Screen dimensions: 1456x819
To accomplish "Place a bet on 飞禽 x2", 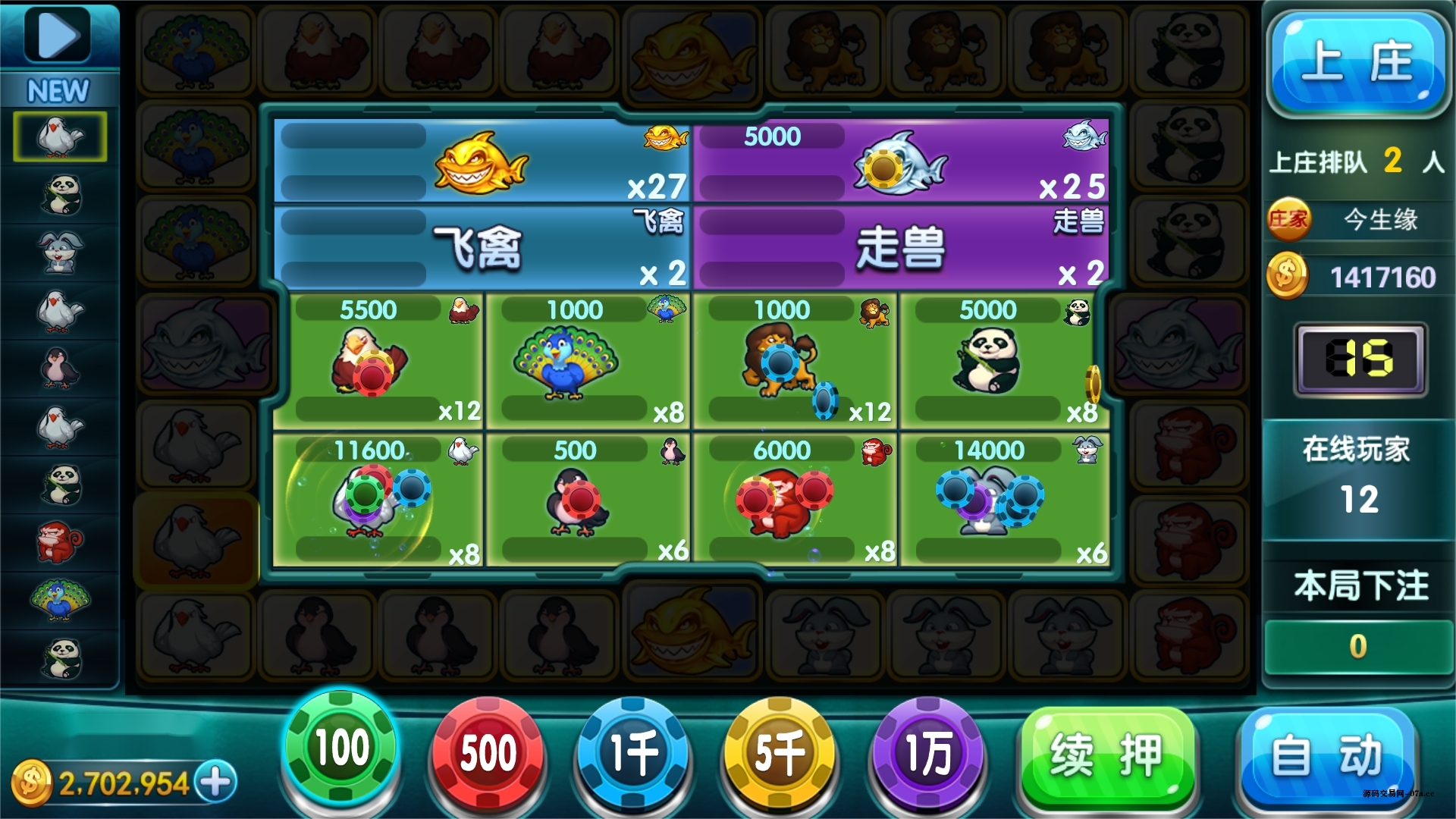I will 482,247.
